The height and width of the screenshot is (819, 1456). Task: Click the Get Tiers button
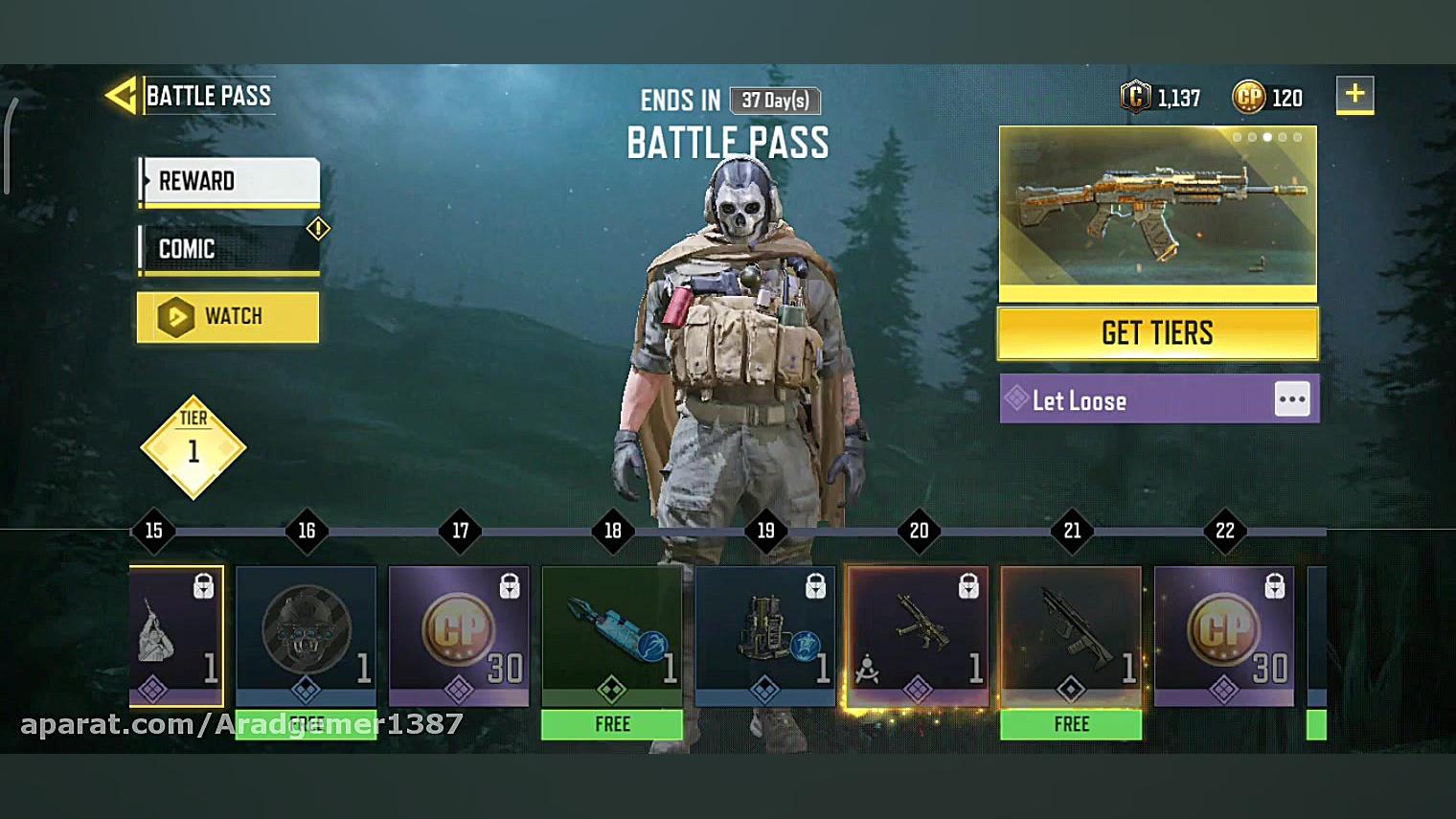coord(1157,333)
